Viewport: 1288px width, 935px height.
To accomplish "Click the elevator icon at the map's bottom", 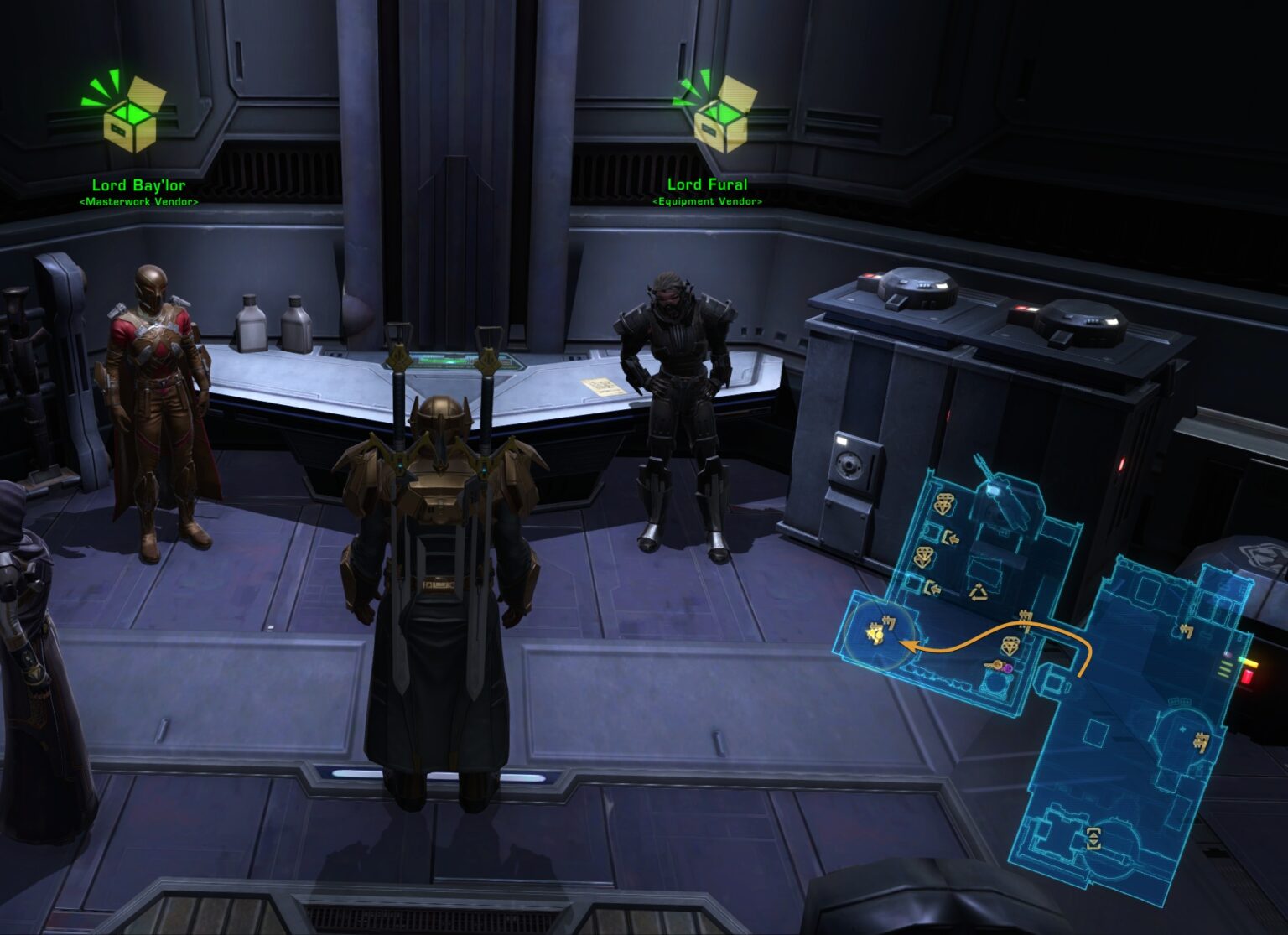I will tap(1093, 839).
